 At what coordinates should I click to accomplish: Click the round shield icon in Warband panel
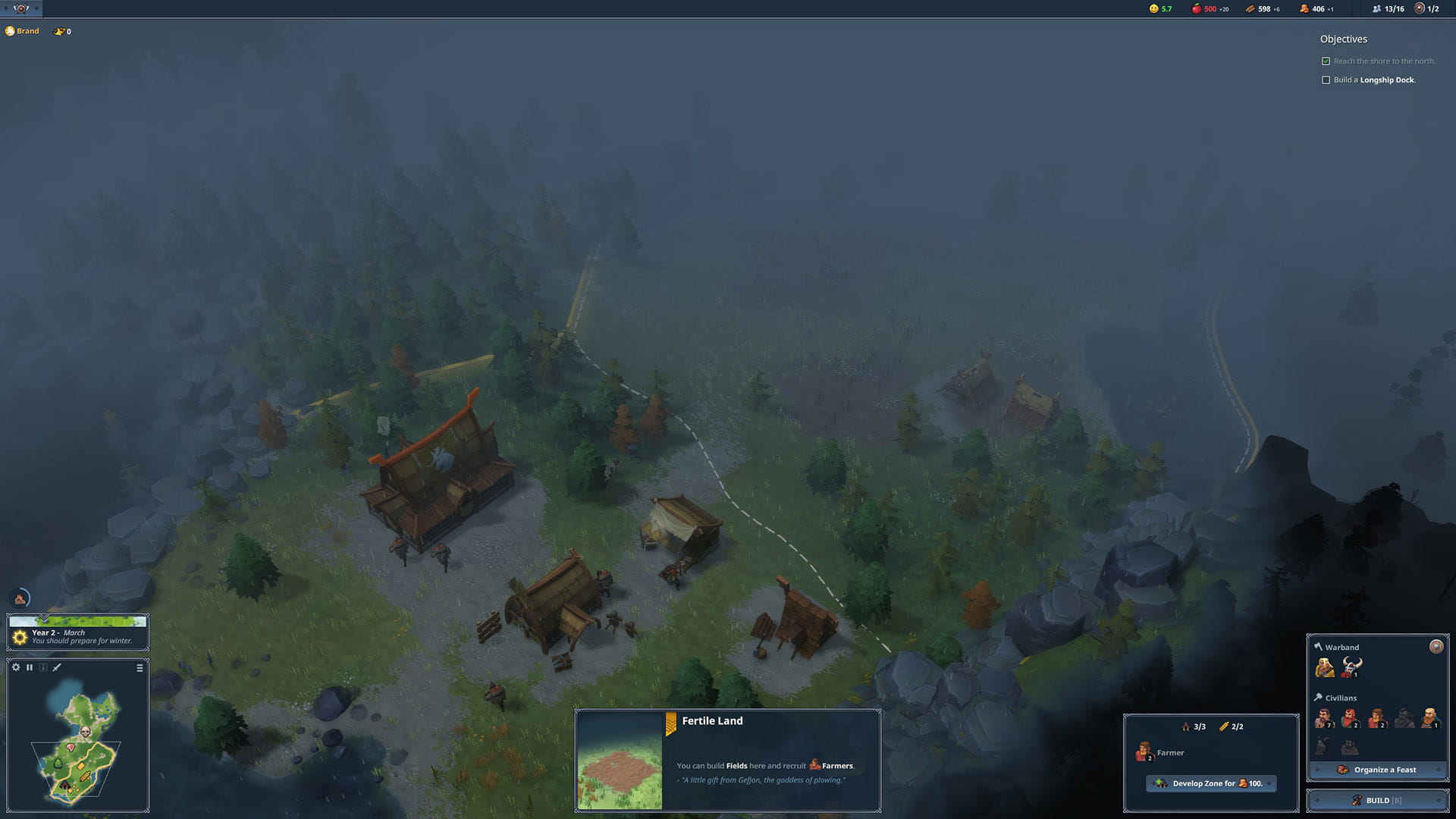pos(1436,646)
